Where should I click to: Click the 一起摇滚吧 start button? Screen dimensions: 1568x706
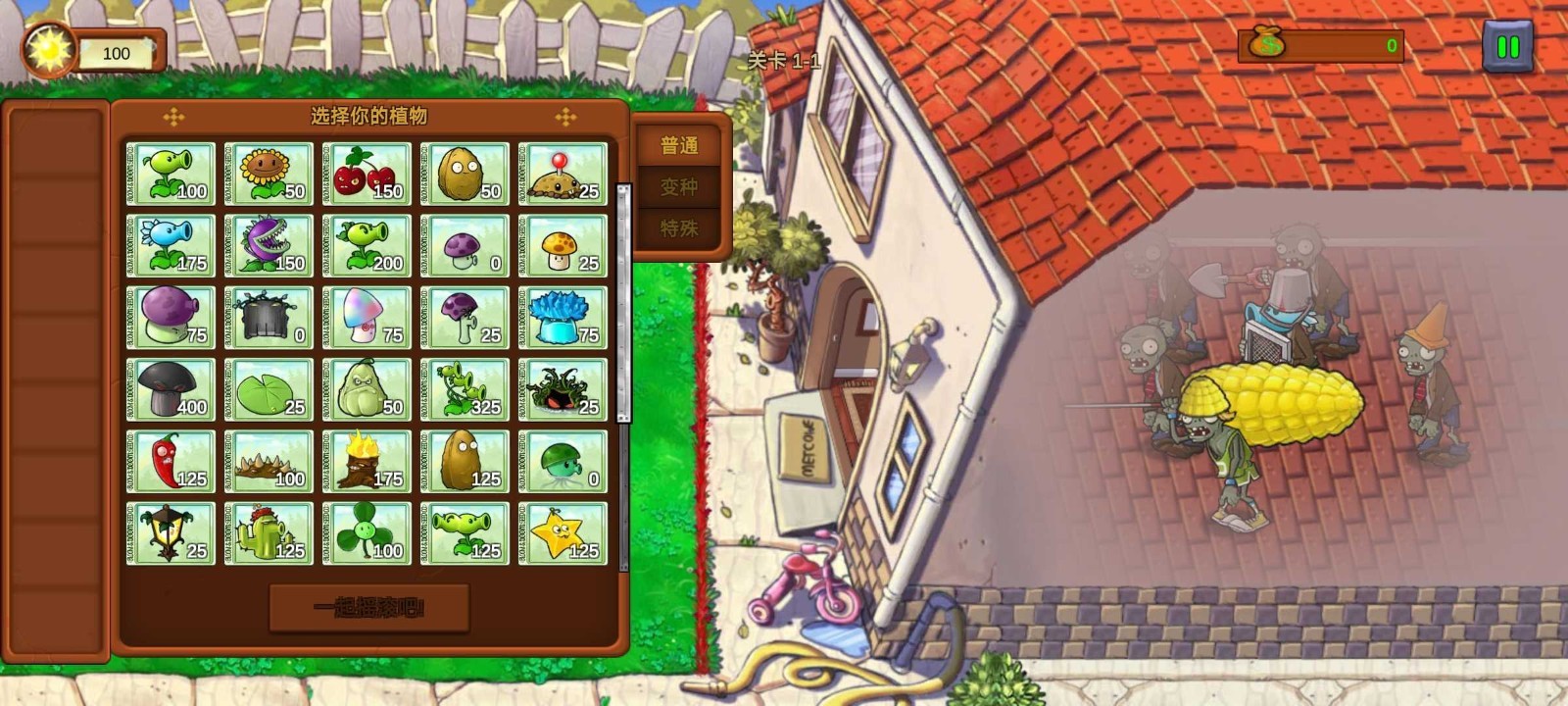(369, 607)
